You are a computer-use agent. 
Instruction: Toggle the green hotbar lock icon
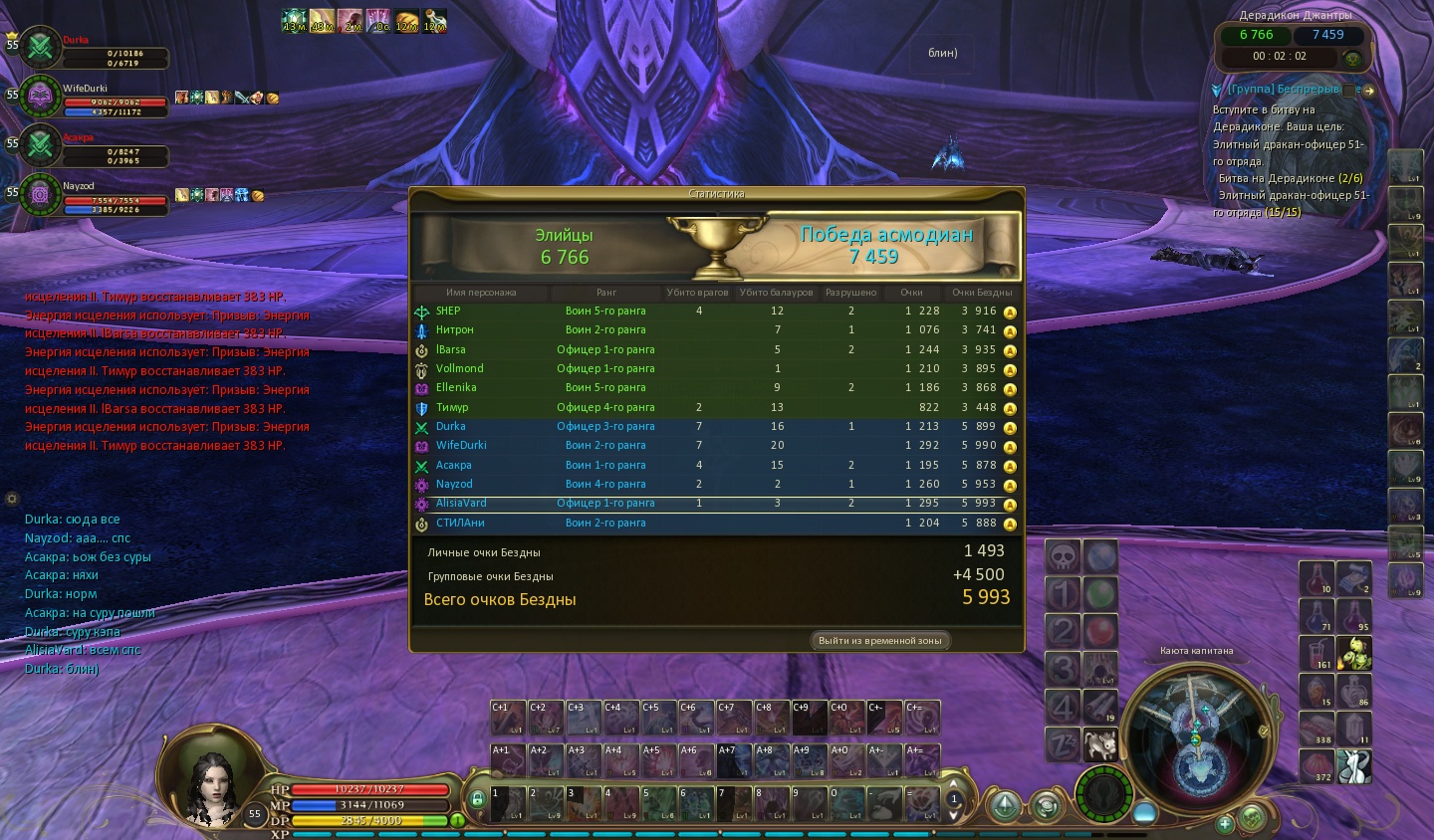pos(477,799)
